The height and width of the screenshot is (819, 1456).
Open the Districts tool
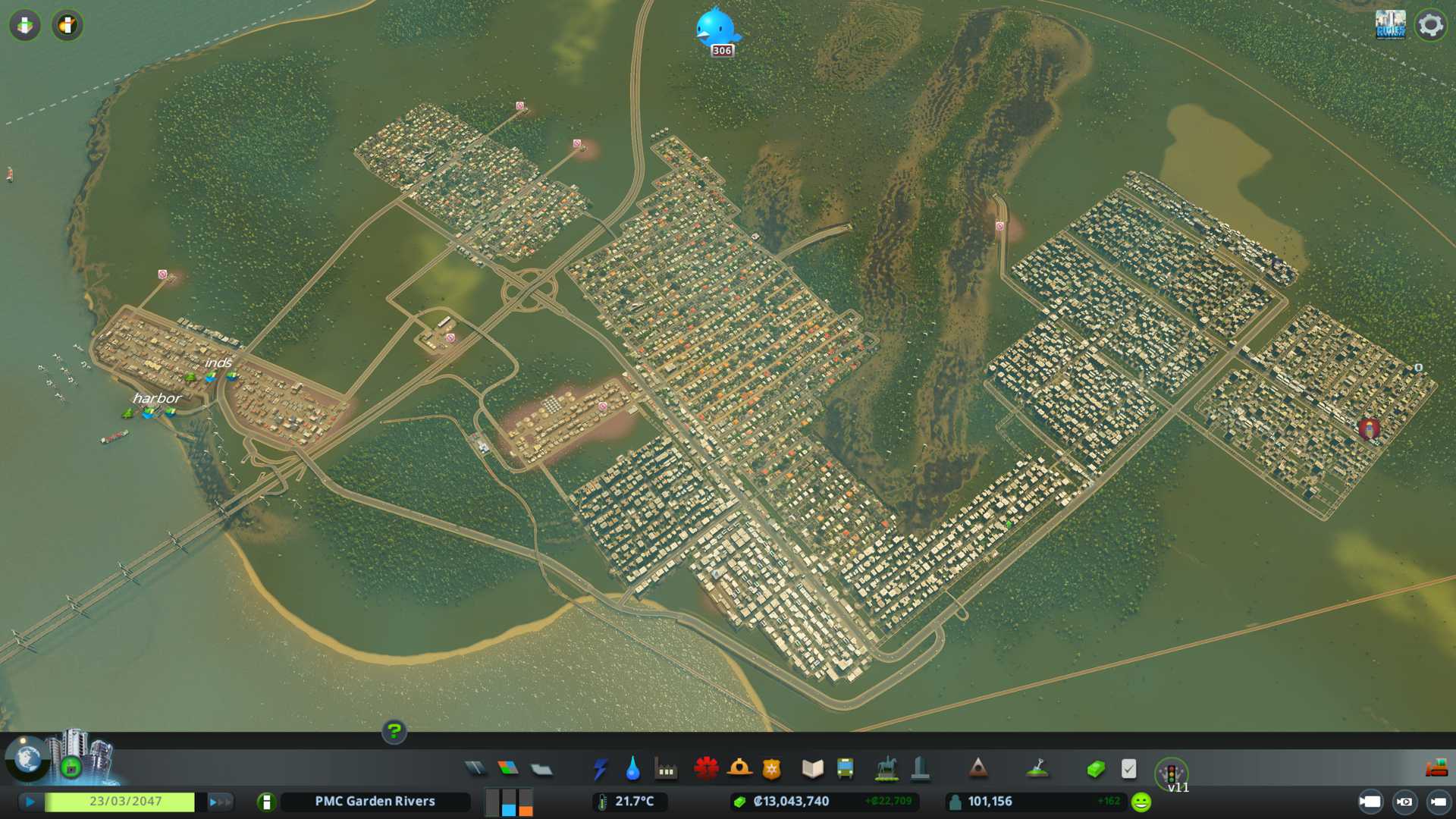[x=541, y=770]
